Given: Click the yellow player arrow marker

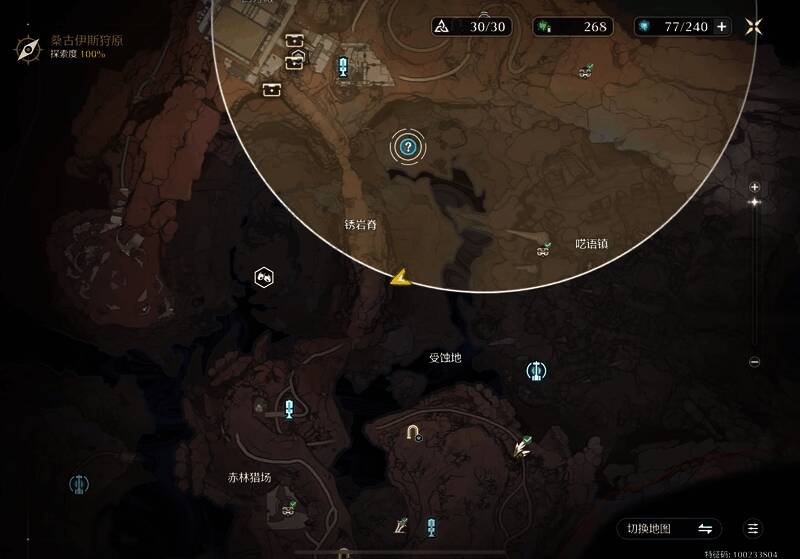Looking at the screenshot, I should (401, 278).
